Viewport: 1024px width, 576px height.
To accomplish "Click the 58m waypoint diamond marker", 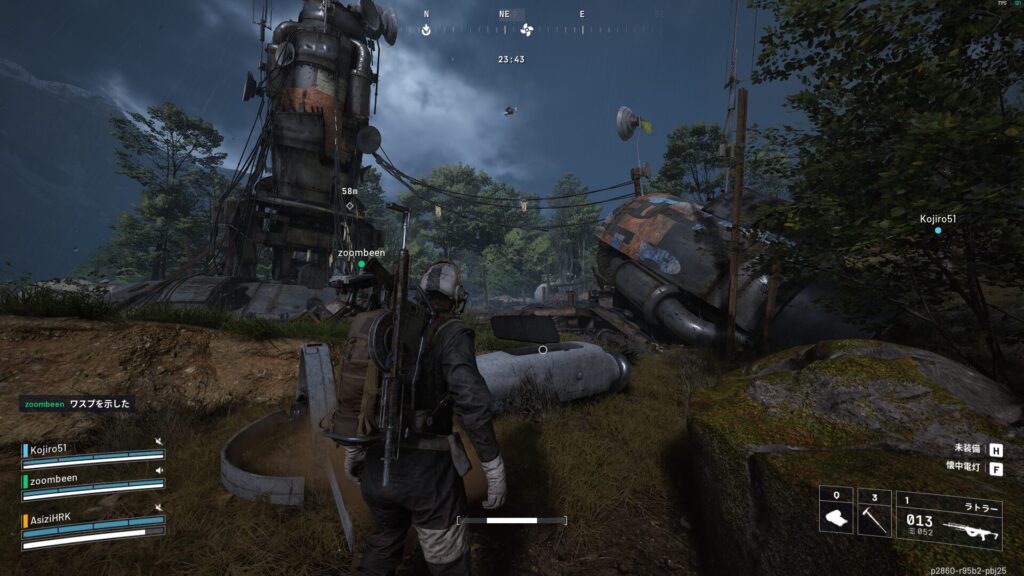I will tap(350, 206).
